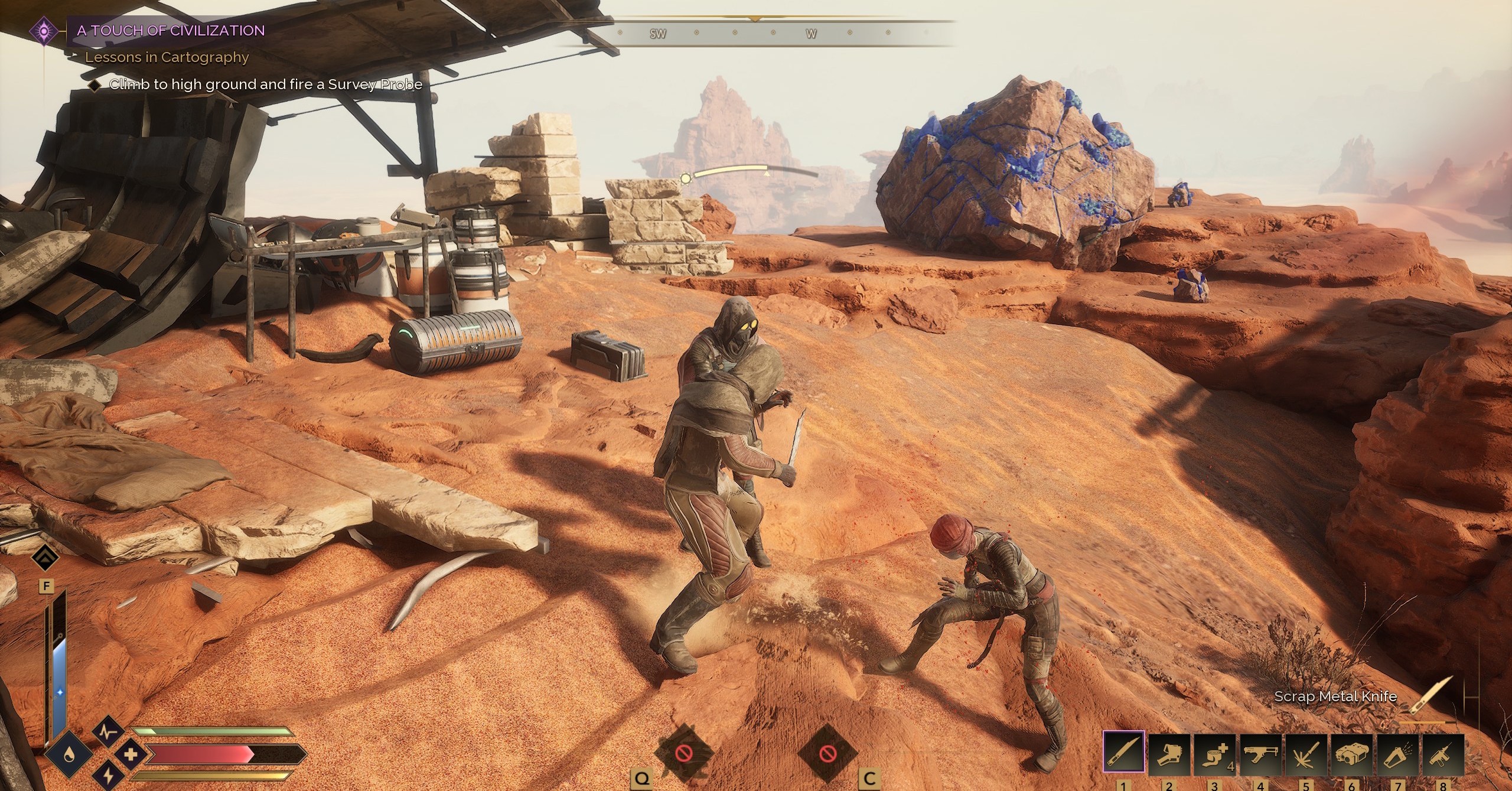This screenshot has width=1512, height=791.
Task: Choose the cutting torch tool slot
Action: tap(1306, 753)
